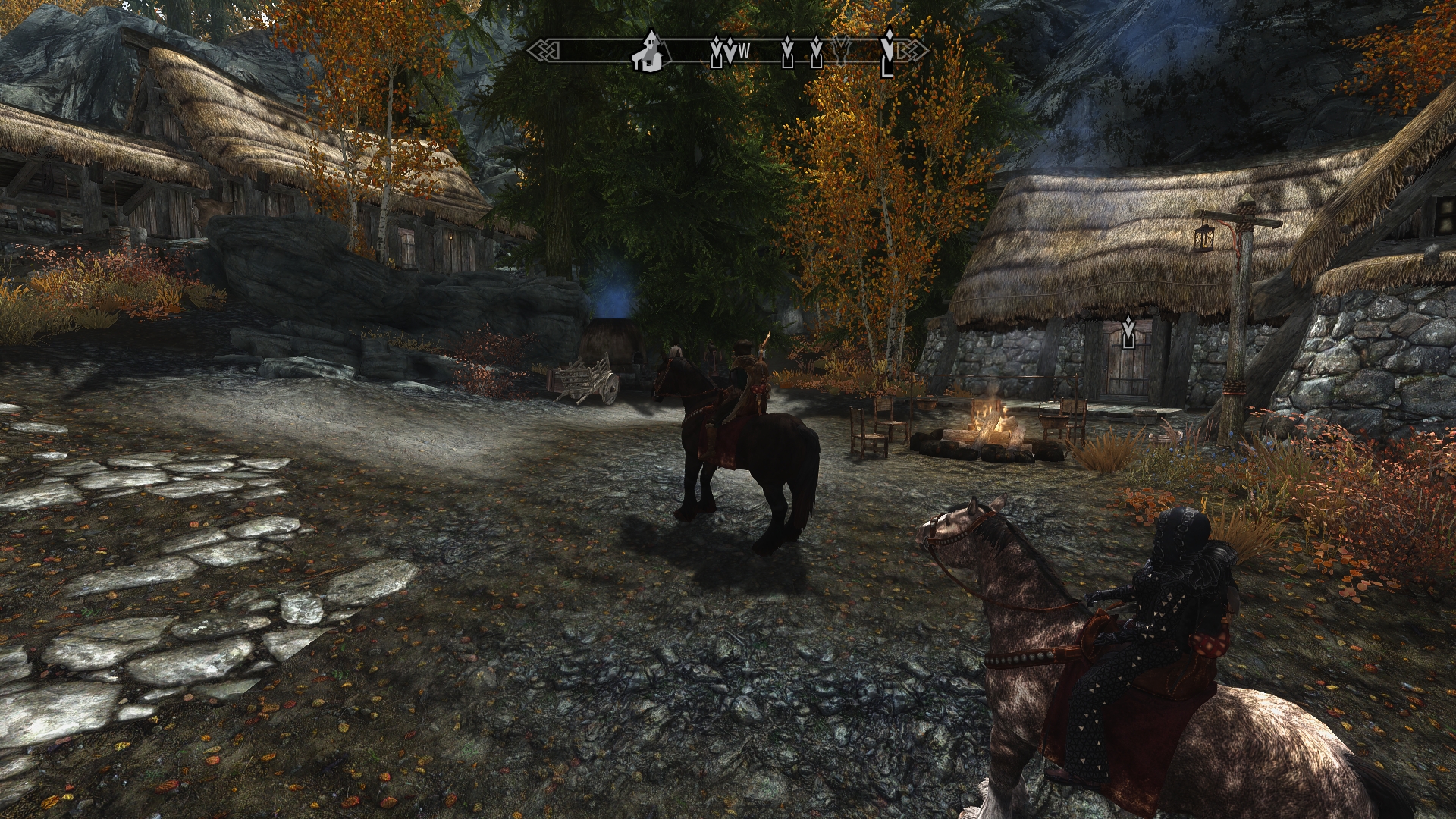Click the largest quest arrow on the compass
The height and width of the screenshot is (819, 1456).
click(887, 55)
